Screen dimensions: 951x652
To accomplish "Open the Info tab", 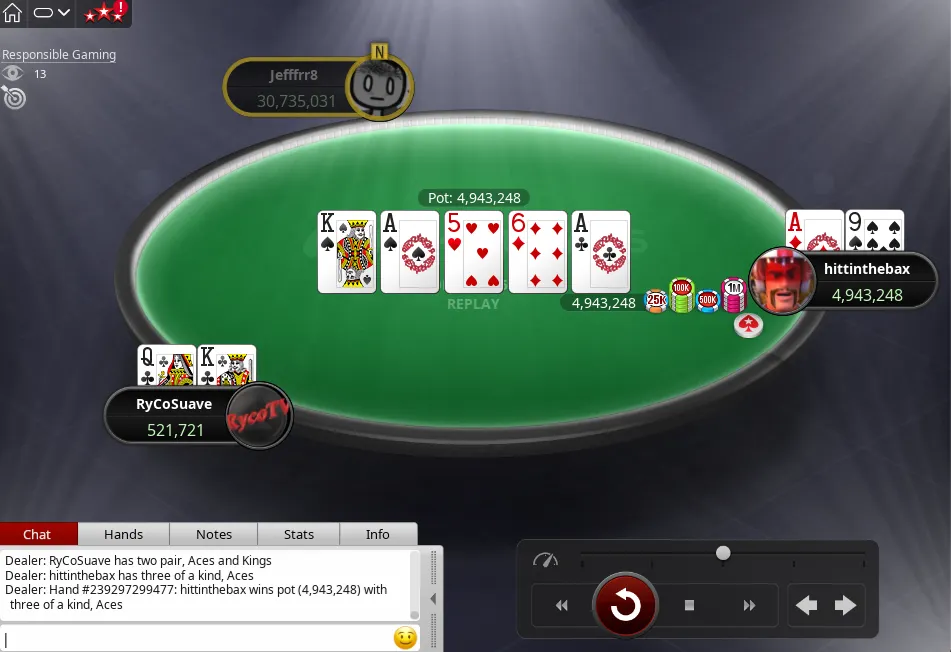I will (378, 534).
